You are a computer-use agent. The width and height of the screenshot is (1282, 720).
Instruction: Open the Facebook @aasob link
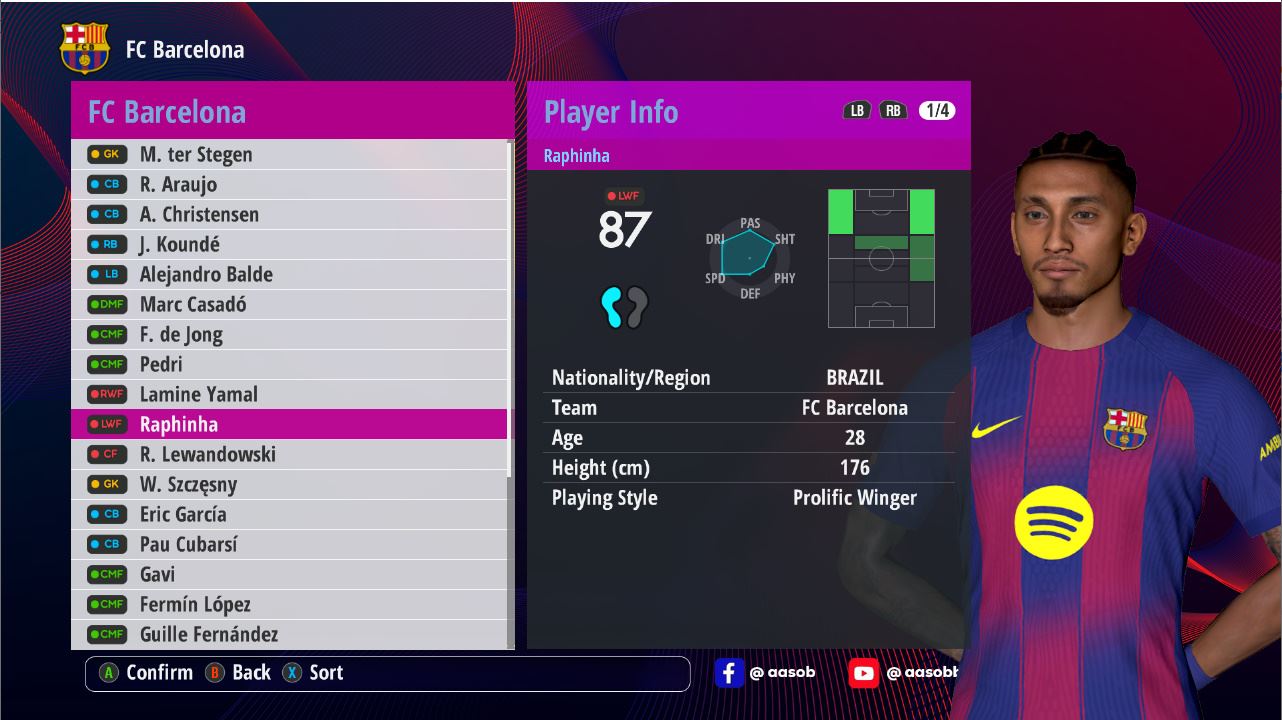click(x=765, y=673)
